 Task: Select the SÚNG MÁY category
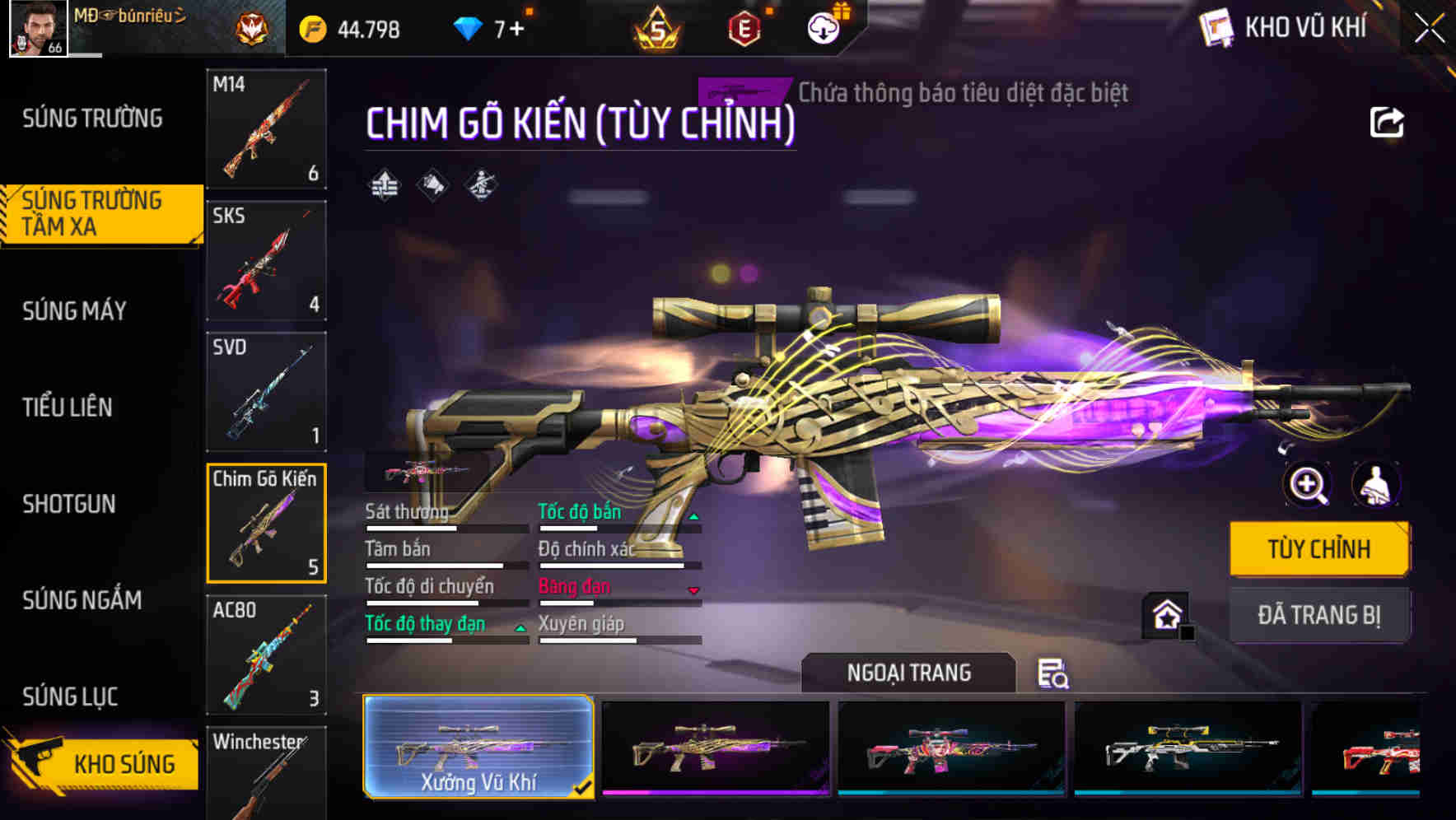click(74, 311)
